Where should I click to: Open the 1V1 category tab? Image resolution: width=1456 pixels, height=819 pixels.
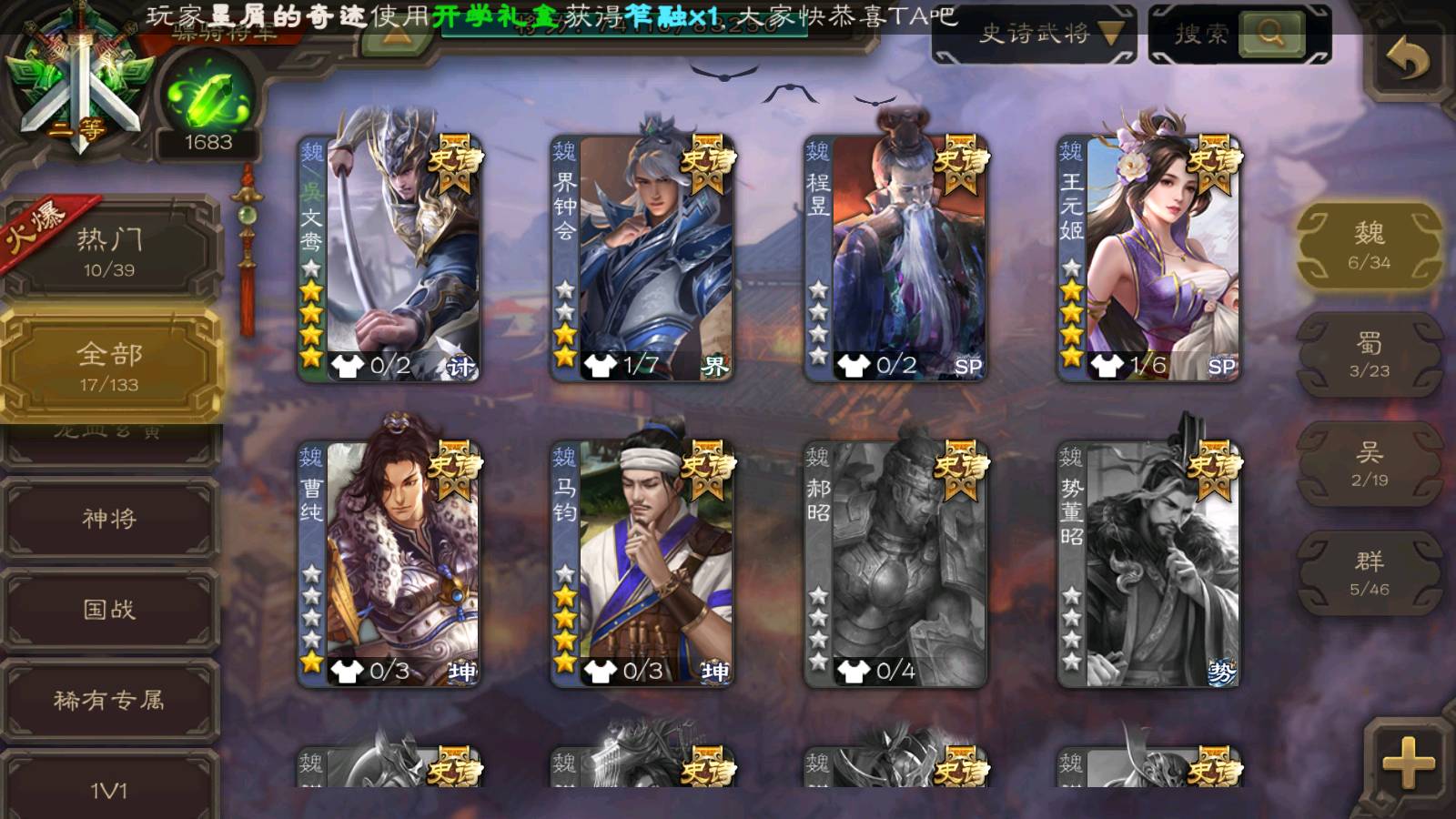109,788
